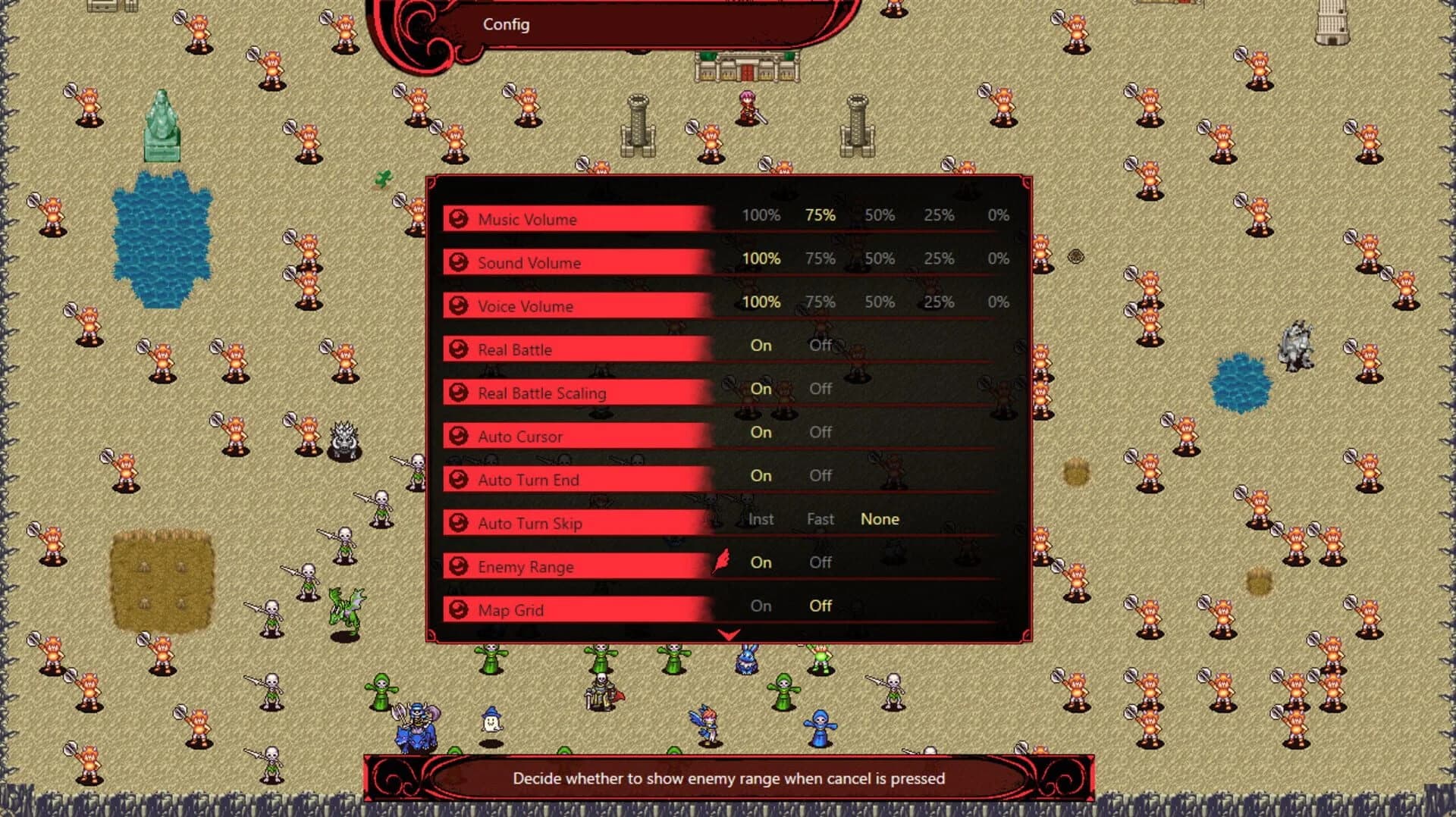1456x817 pixels.
Task: Mute Voice Volume with 0%
Action: pos(998,302)
